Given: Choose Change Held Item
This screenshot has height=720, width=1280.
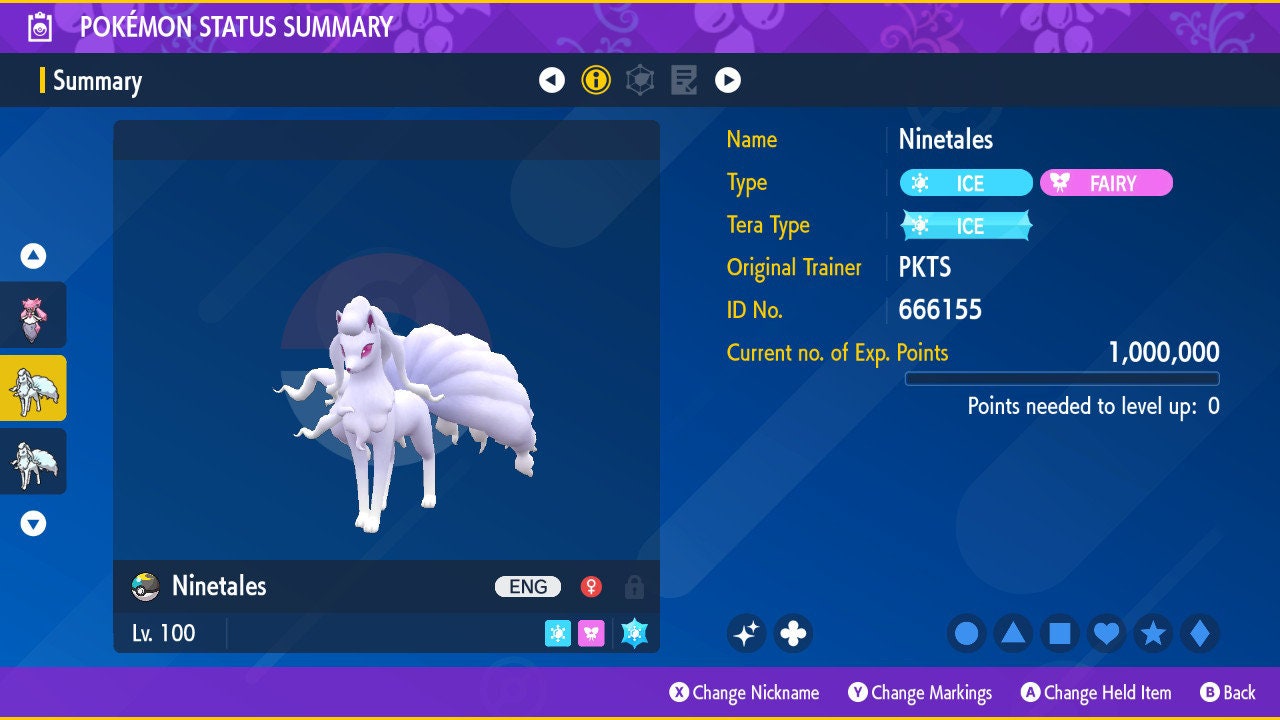Looking at the screenshot, I should (x=1096, y=693).
